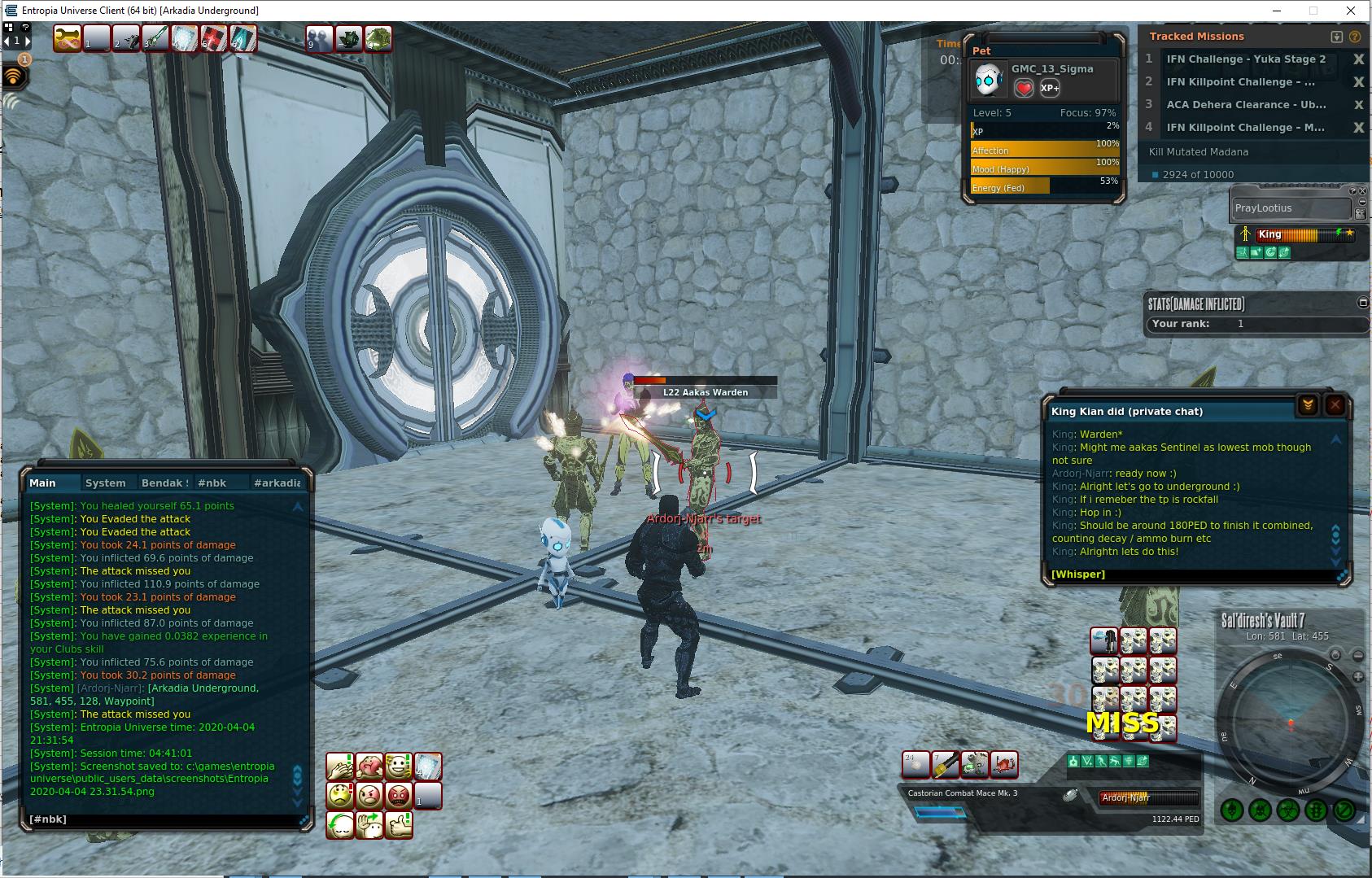
Task: Click the pet XP+ button
Action: [1050, 88]
